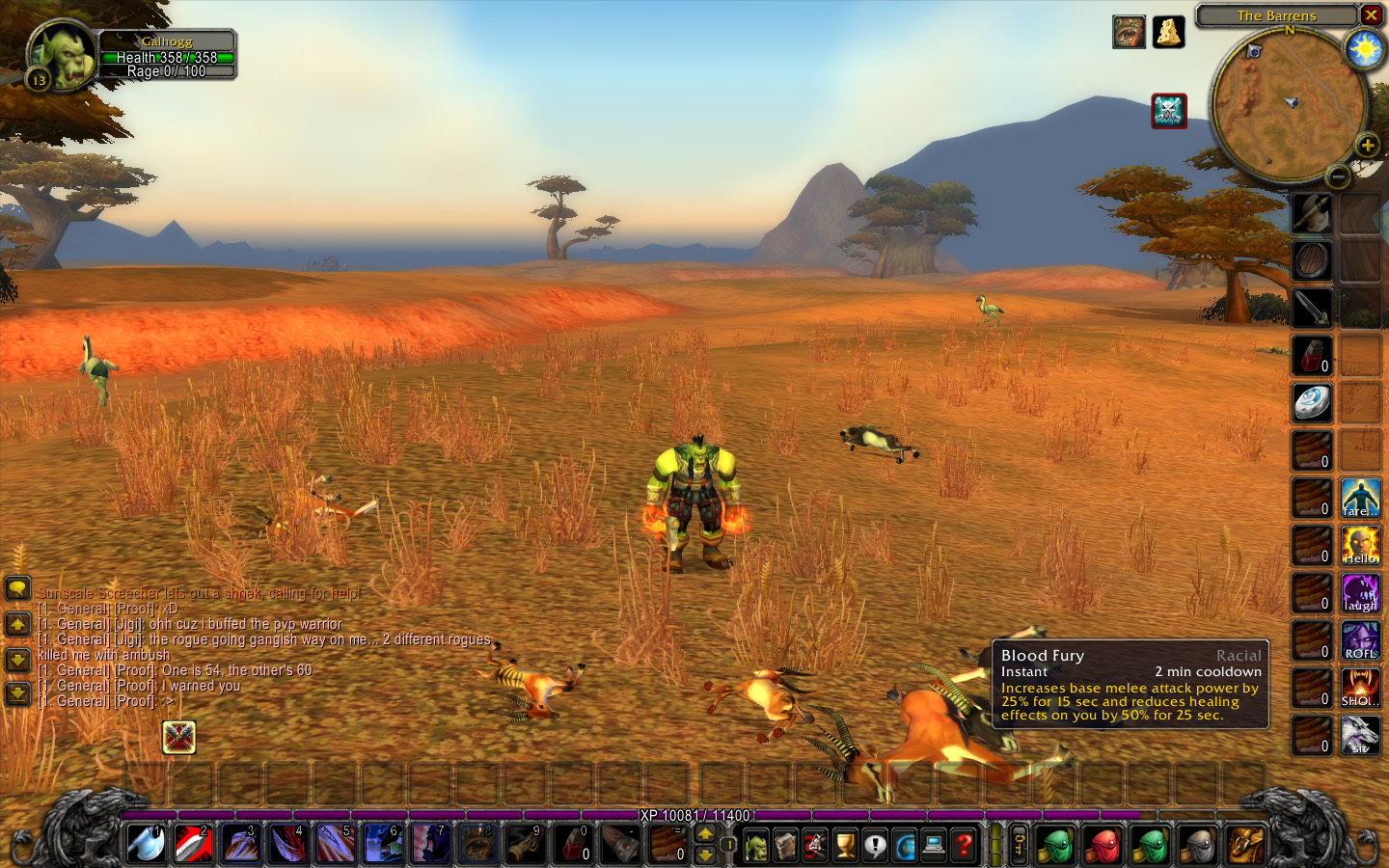Open the main menu computer icon

(x=934, y=846)
